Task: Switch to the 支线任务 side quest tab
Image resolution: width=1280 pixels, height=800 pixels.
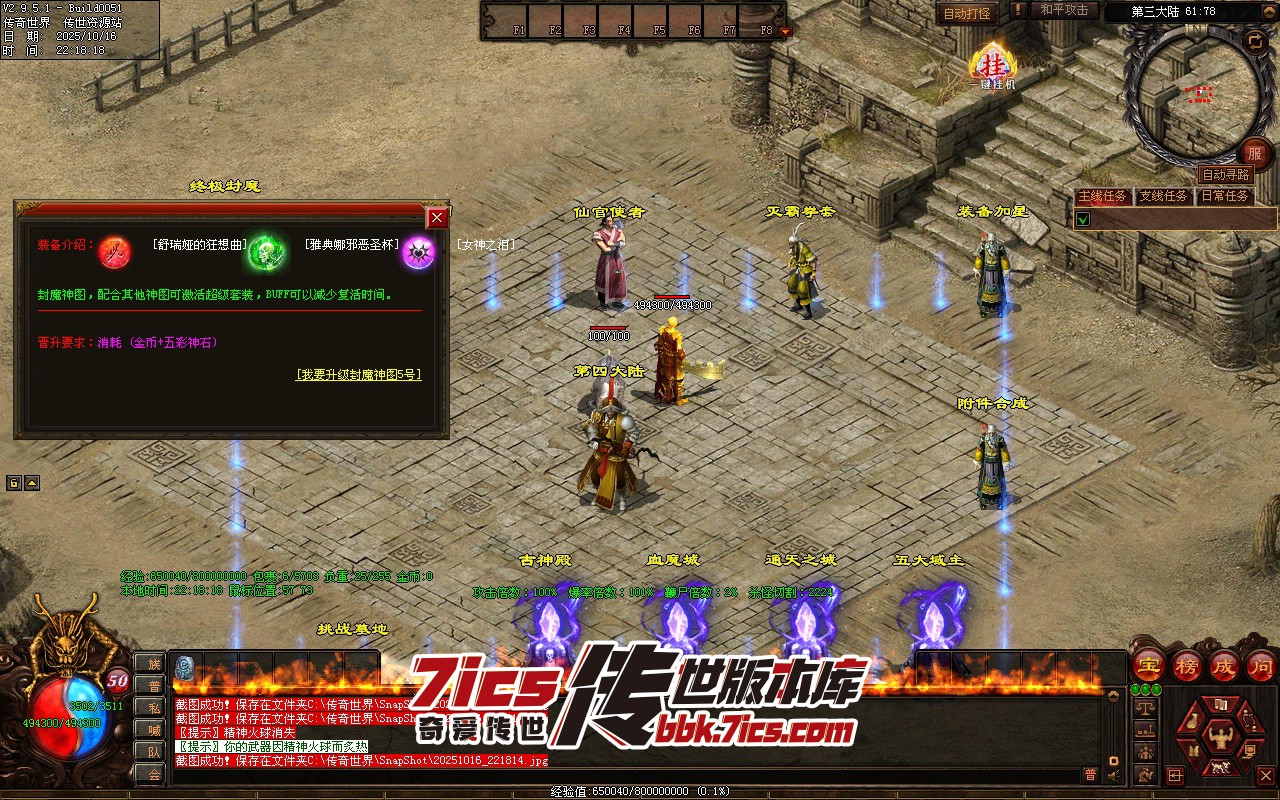Action: click(x=1164, y=196)
